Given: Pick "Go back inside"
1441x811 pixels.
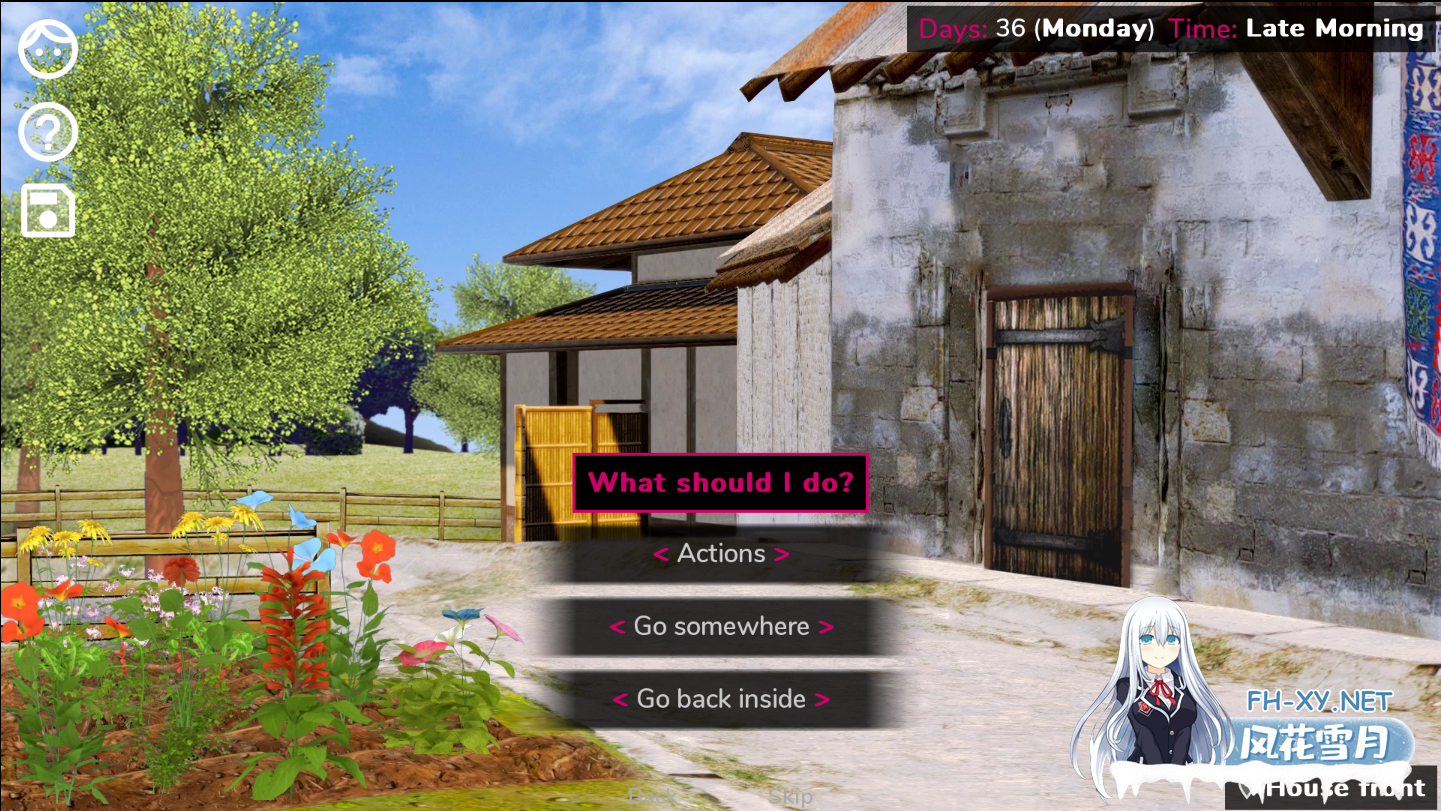Looking at the screenshot, I should [720, 699].
